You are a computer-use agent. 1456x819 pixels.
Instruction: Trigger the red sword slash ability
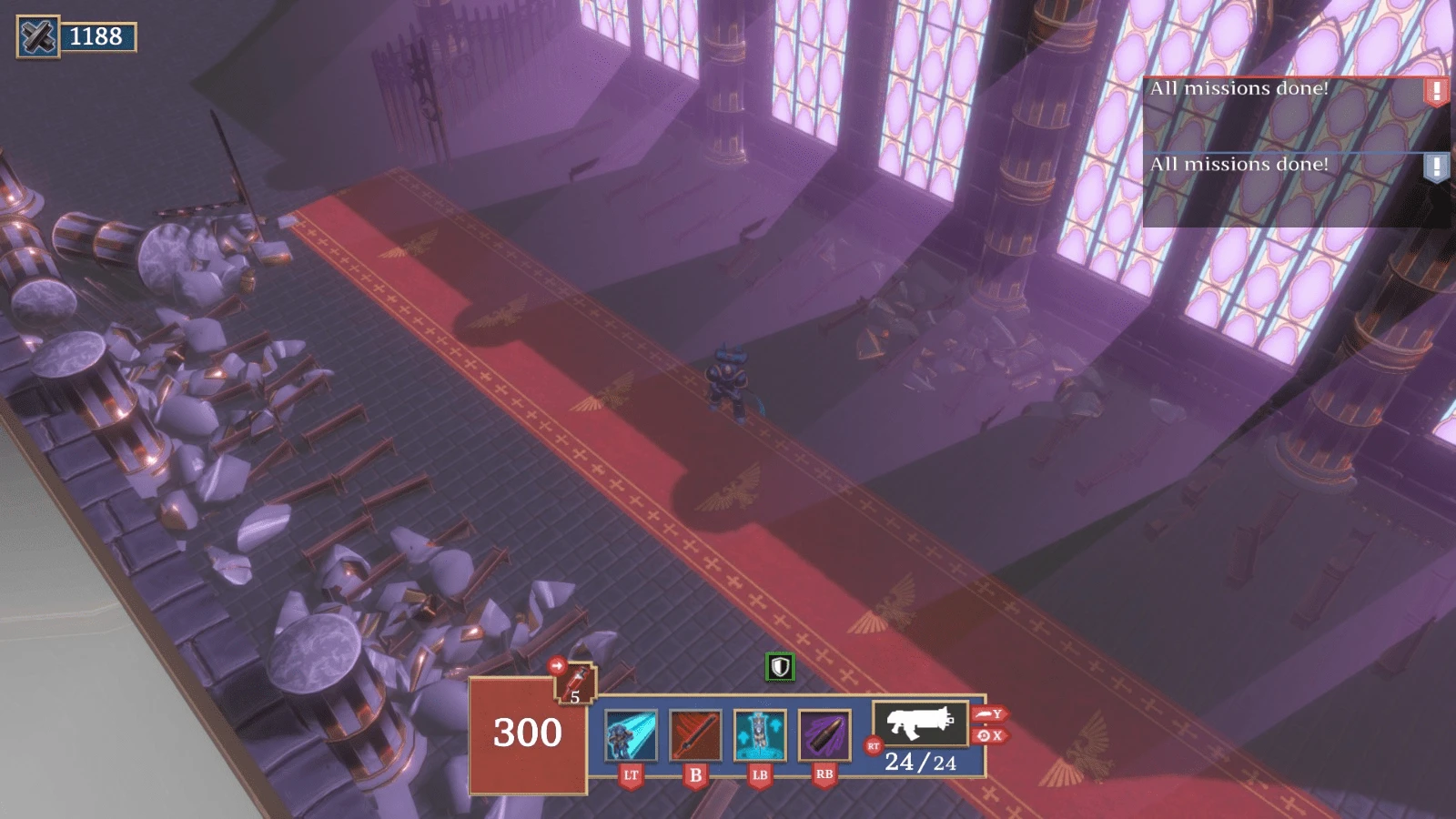(695, 735)
